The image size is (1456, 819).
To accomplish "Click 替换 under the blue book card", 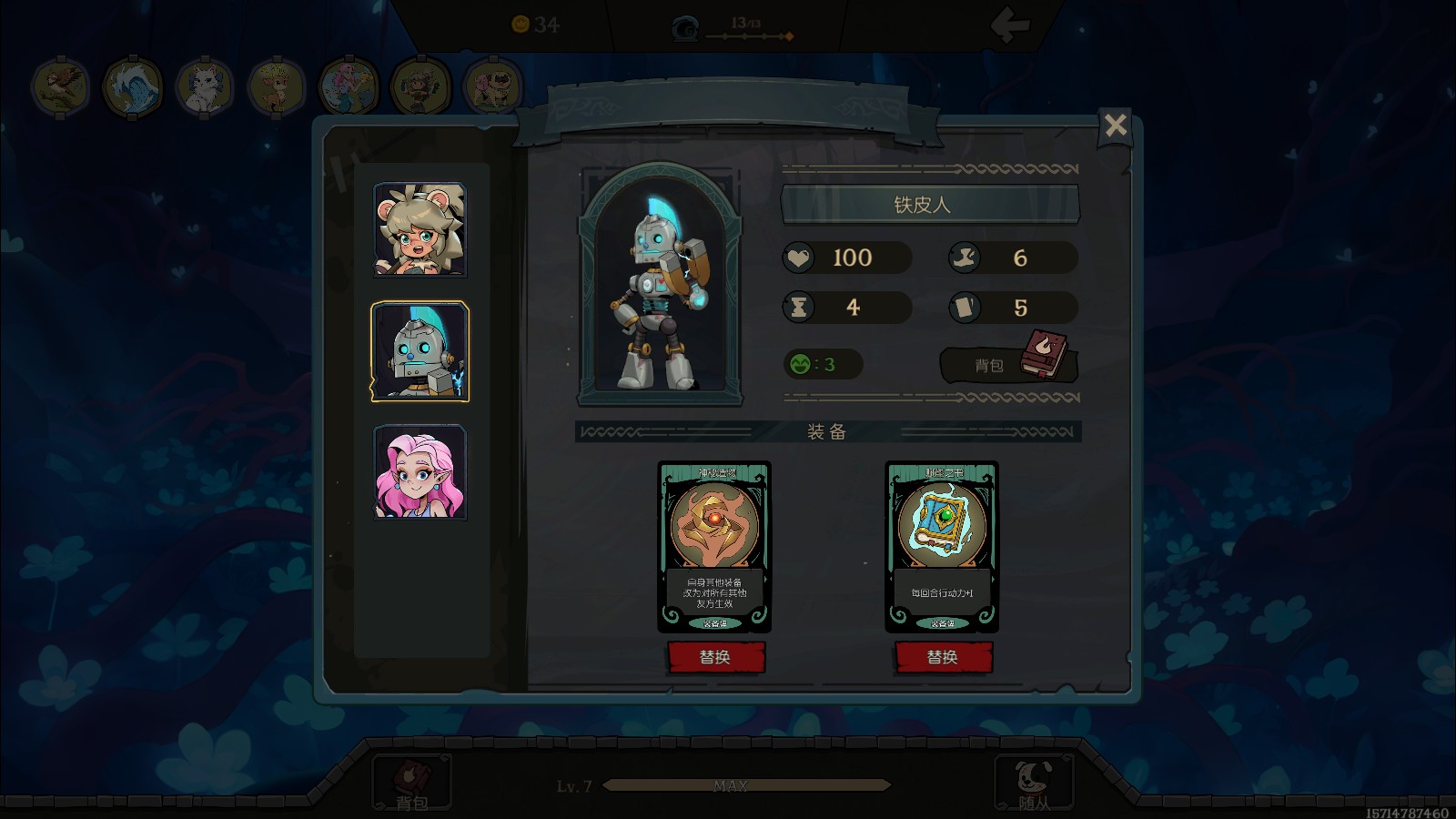I will [943, 657].
